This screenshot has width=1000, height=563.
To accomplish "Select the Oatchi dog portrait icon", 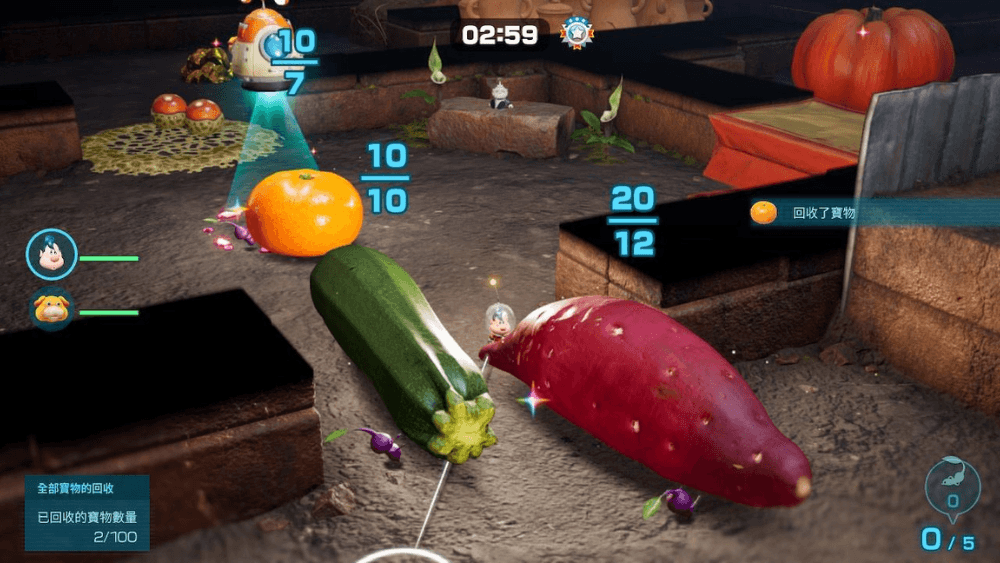I will [51, 309].
